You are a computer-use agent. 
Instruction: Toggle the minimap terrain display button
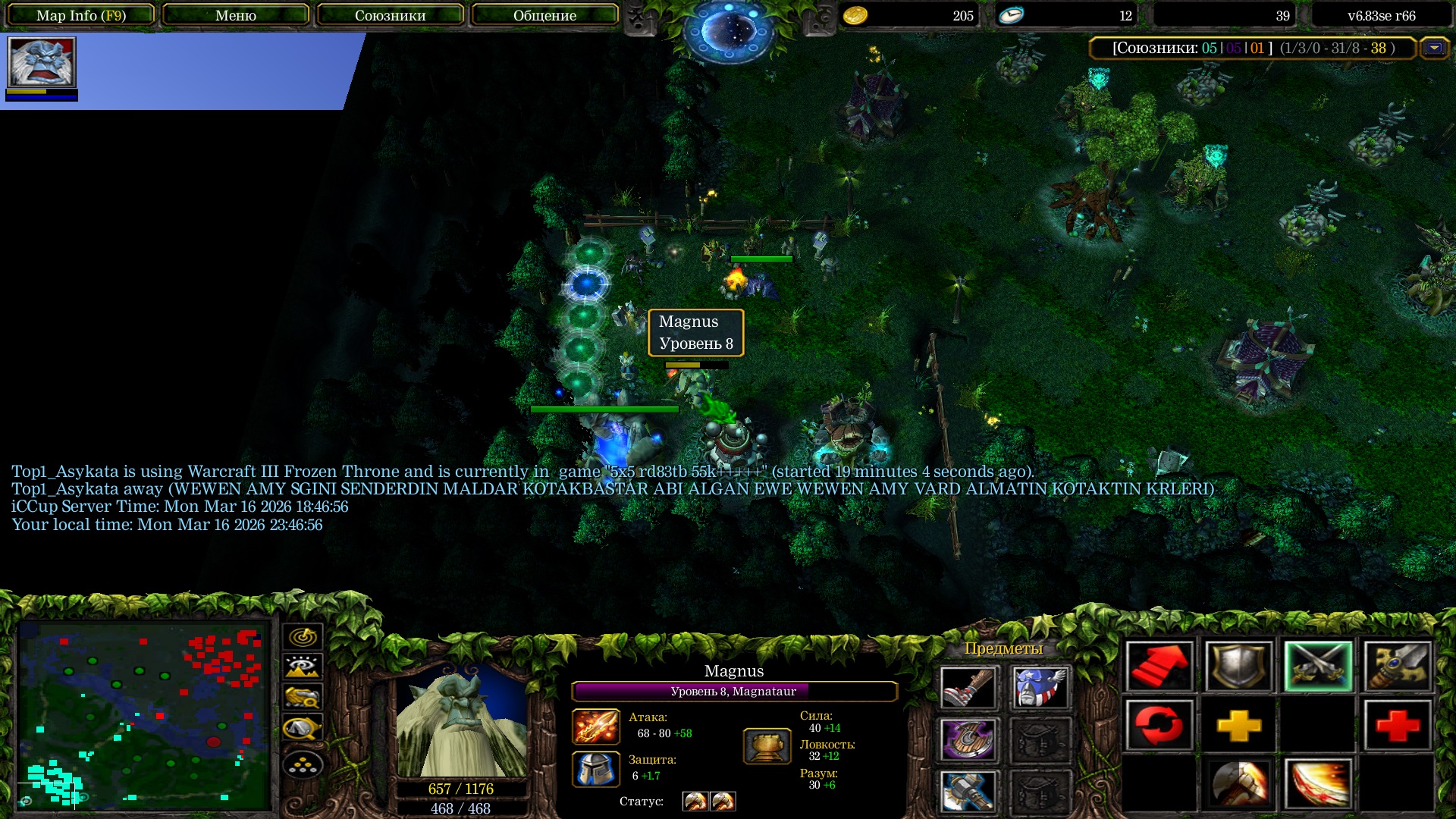coord(303,667)
